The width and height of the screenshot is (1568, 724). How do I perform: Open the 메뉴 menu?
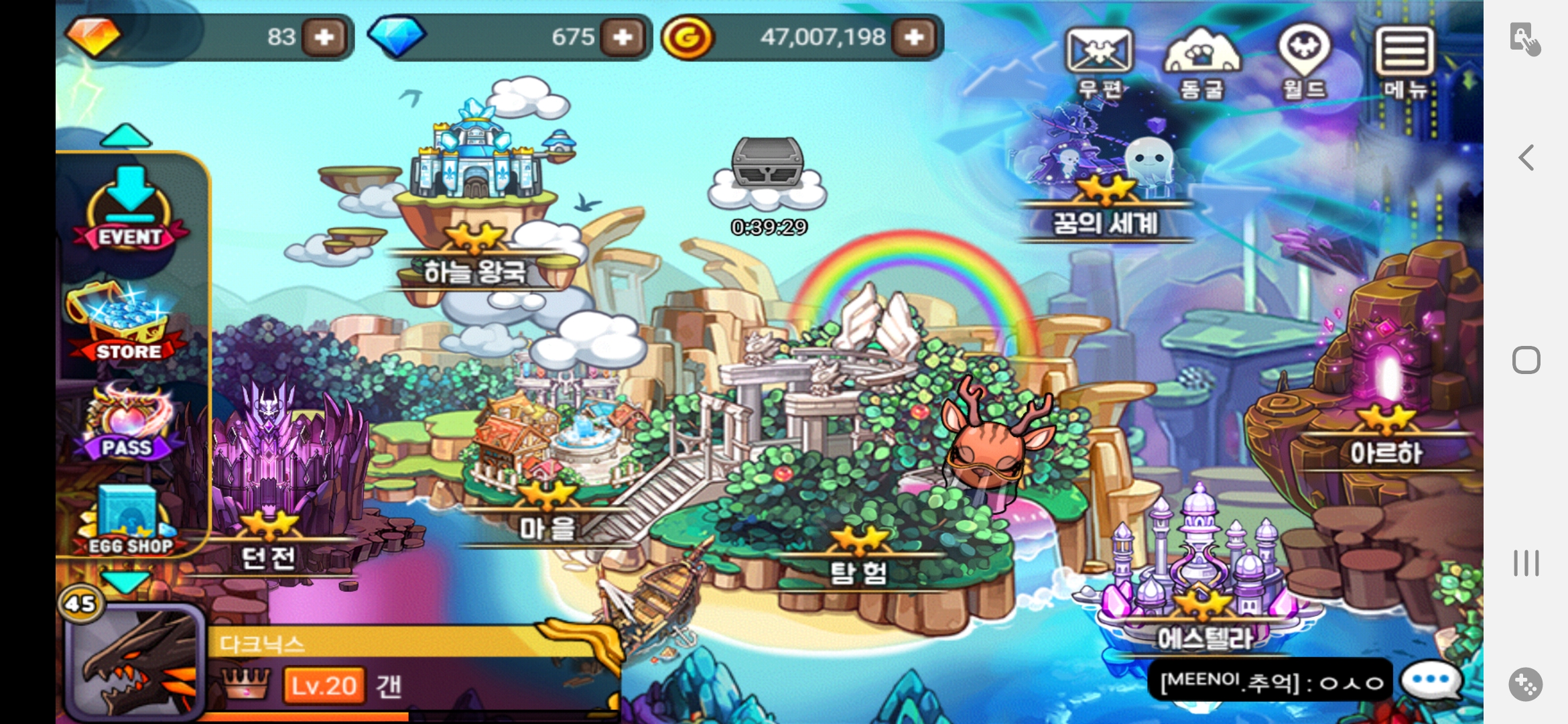[1404, 62]
